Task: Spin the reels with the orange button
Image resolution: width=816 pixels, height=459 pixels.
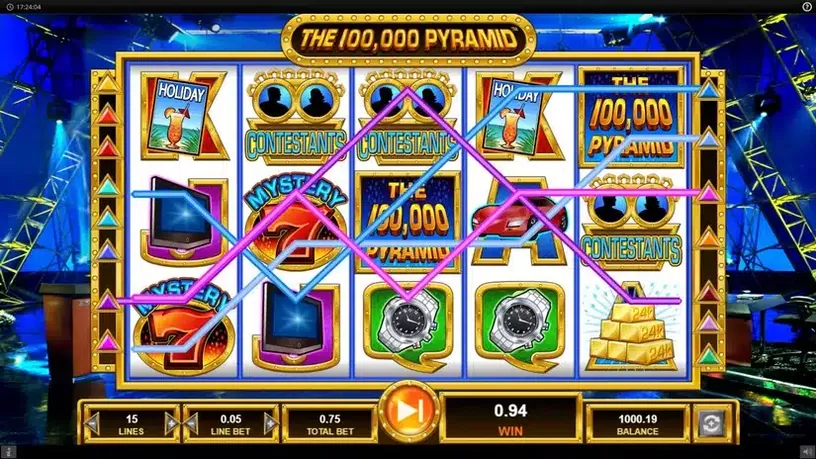Action: click(408, 411)
